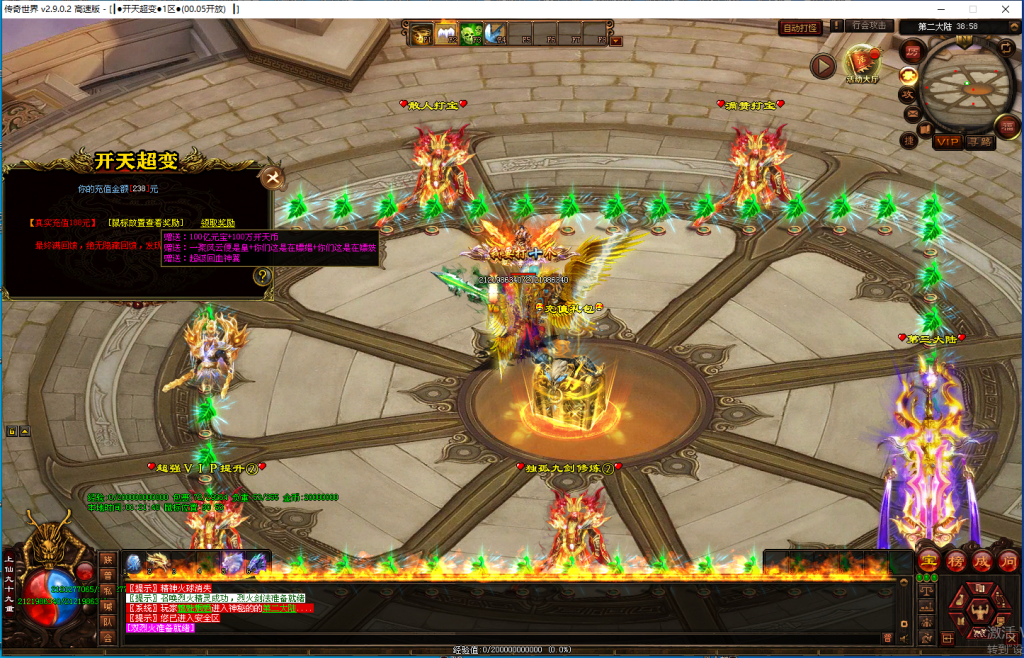
Task: Click the round play arrow button
Action: (823, 66)
